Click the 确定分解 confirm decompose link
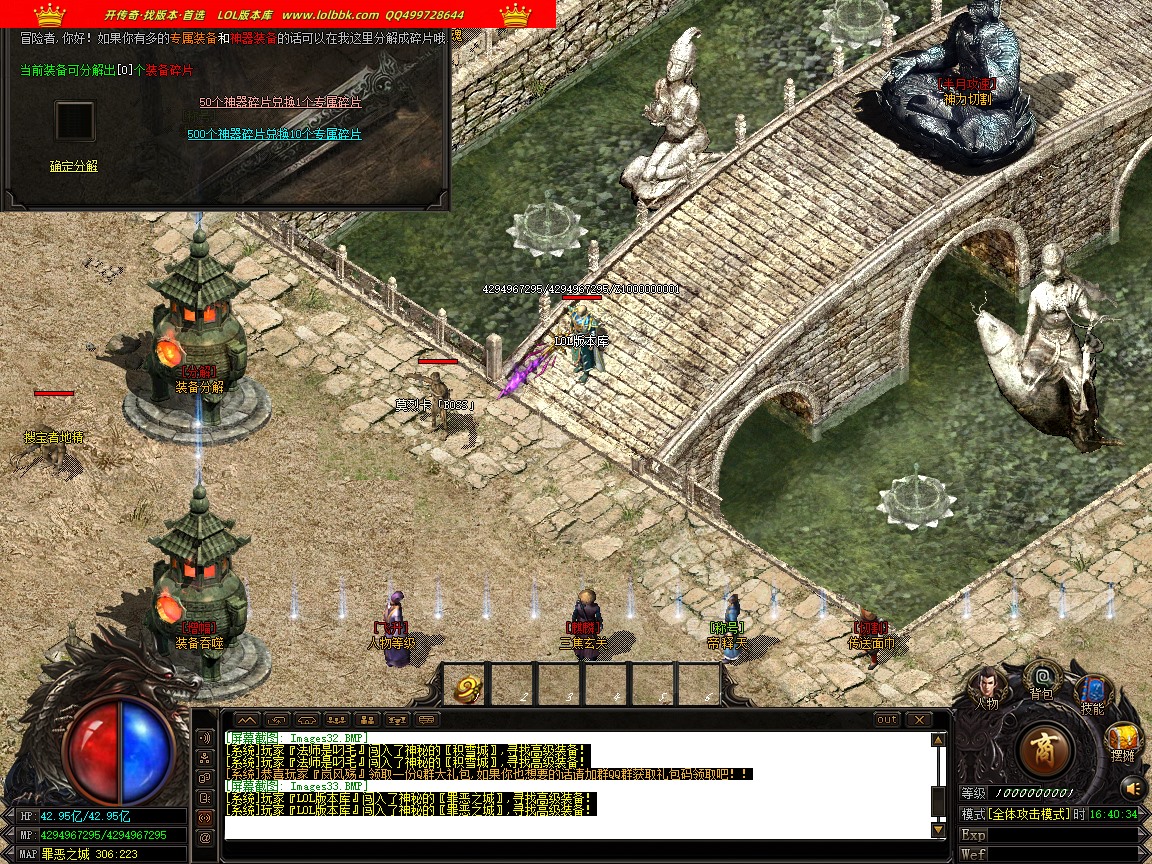Screen dimensions: 1152x864 tap(74, 166)
